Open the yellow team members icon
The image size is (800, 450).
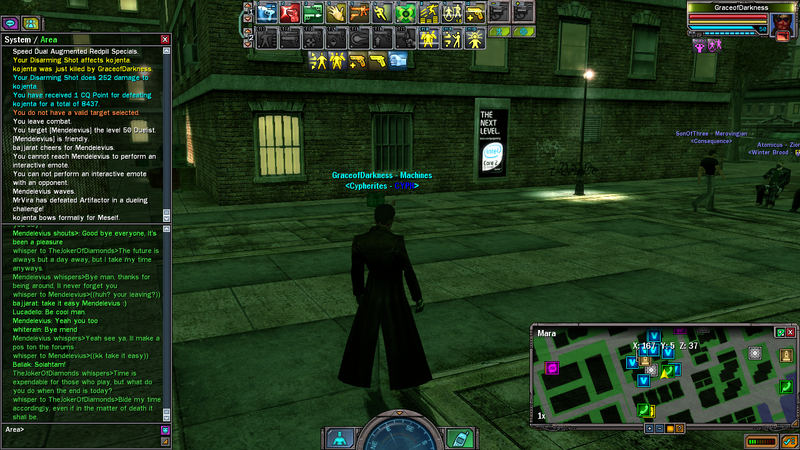click(31, 22)
